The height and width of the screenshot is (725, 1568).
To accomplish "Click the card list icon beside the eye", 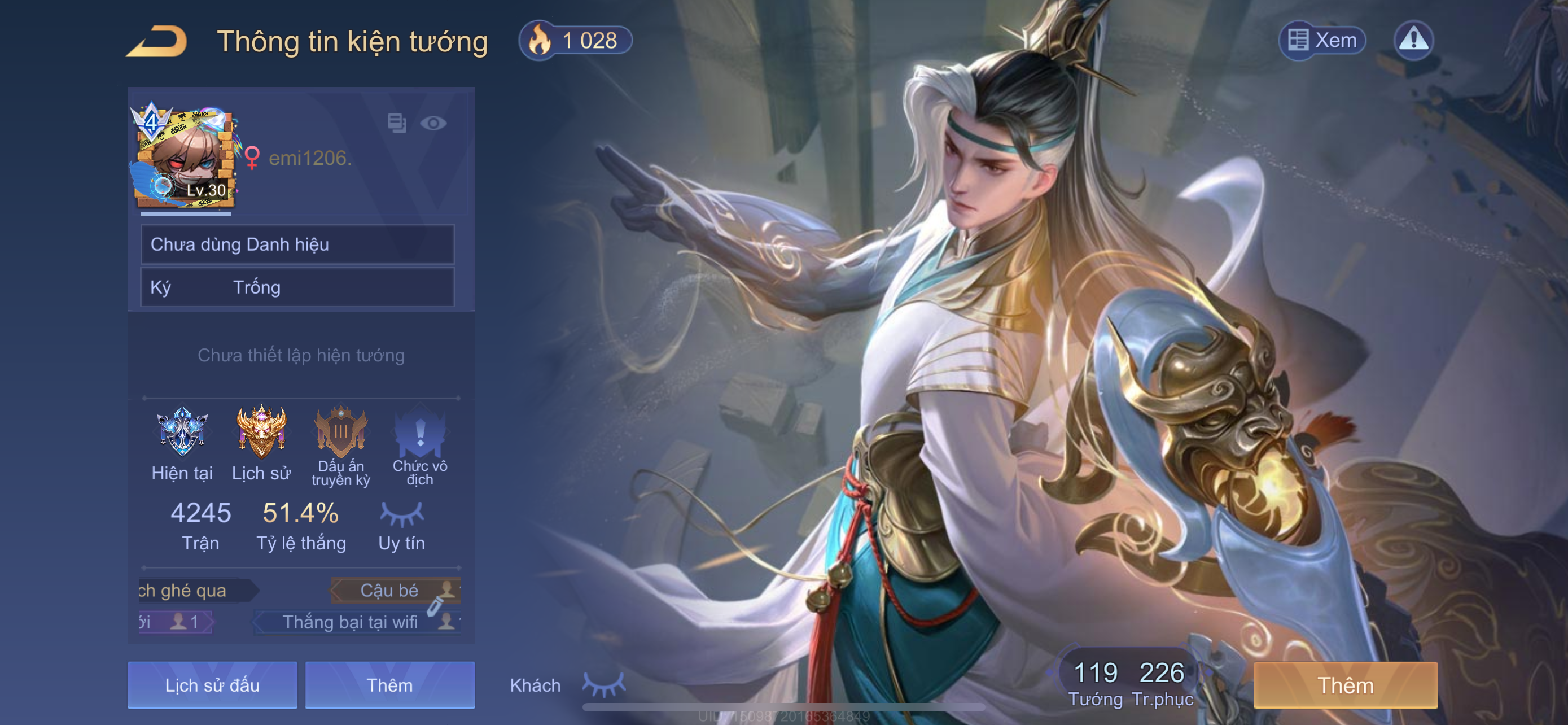I will coord(397,123).
